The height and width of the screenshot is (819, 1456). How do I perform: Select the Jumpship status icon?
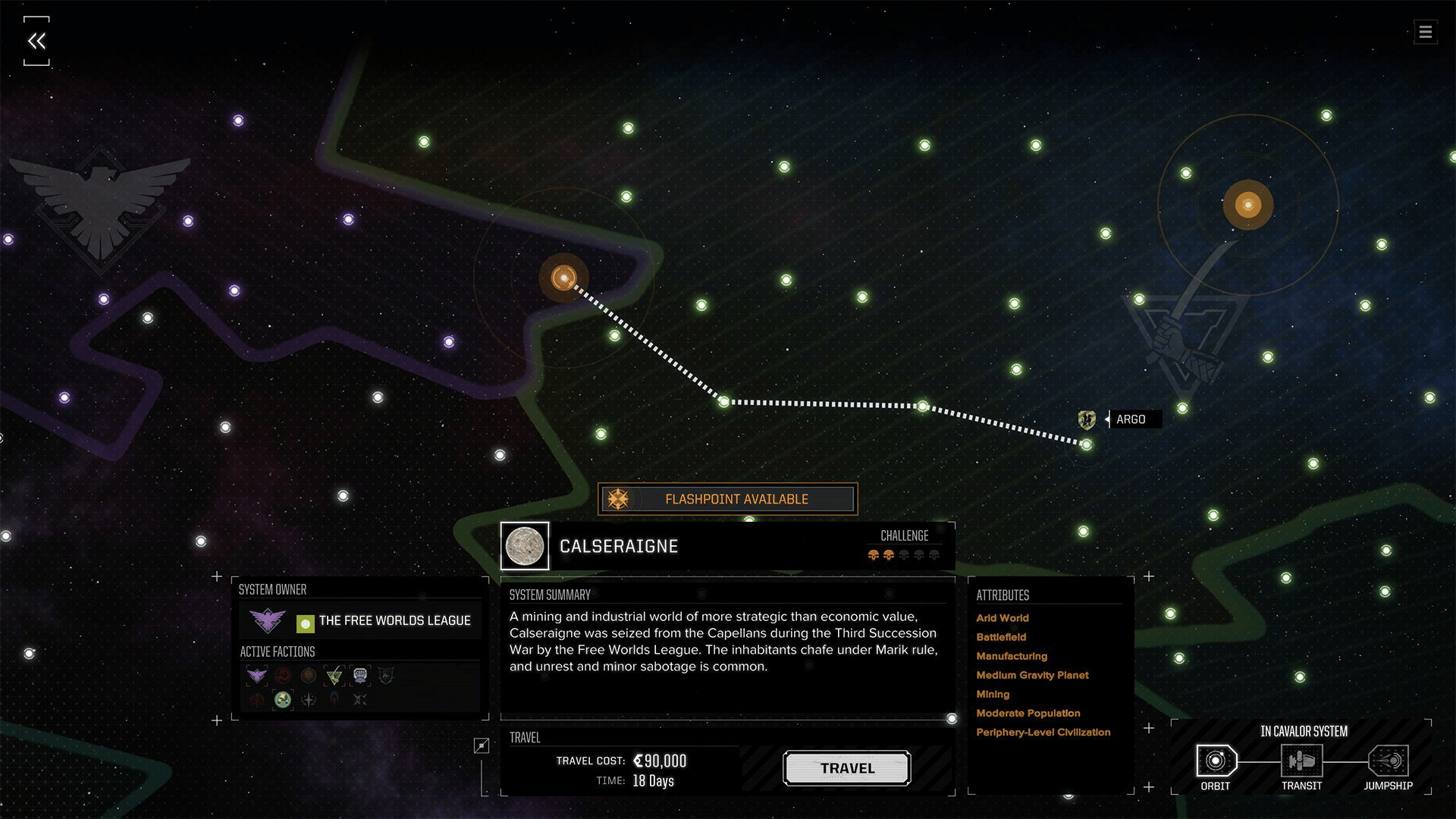click(x=1388, y=761)
